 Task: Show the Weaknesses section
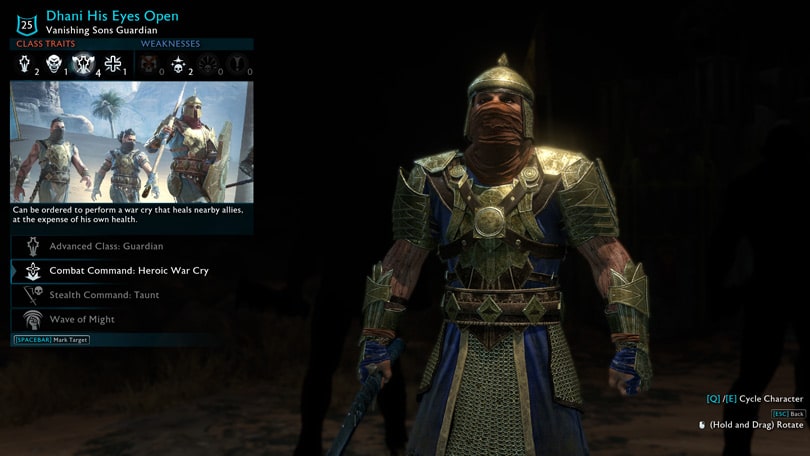coord(170,44)
